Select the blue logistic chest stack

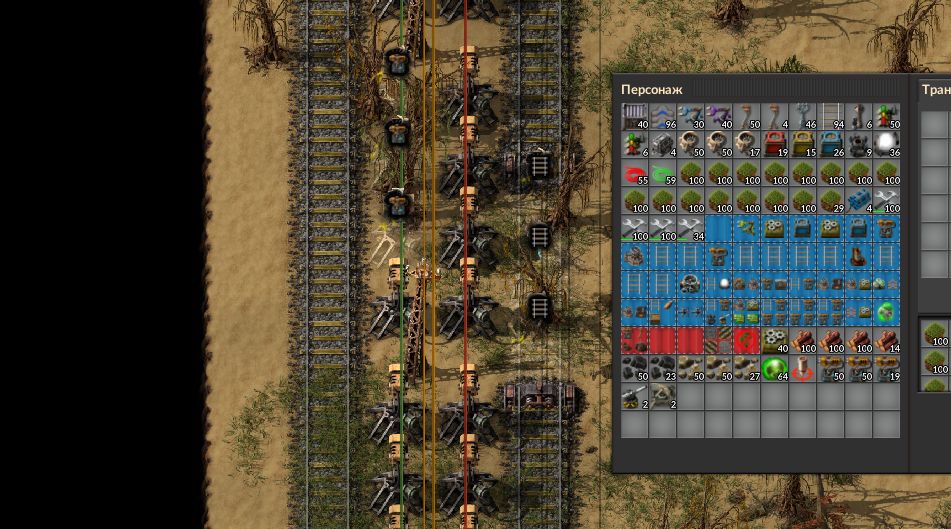[x=831, y=145]
